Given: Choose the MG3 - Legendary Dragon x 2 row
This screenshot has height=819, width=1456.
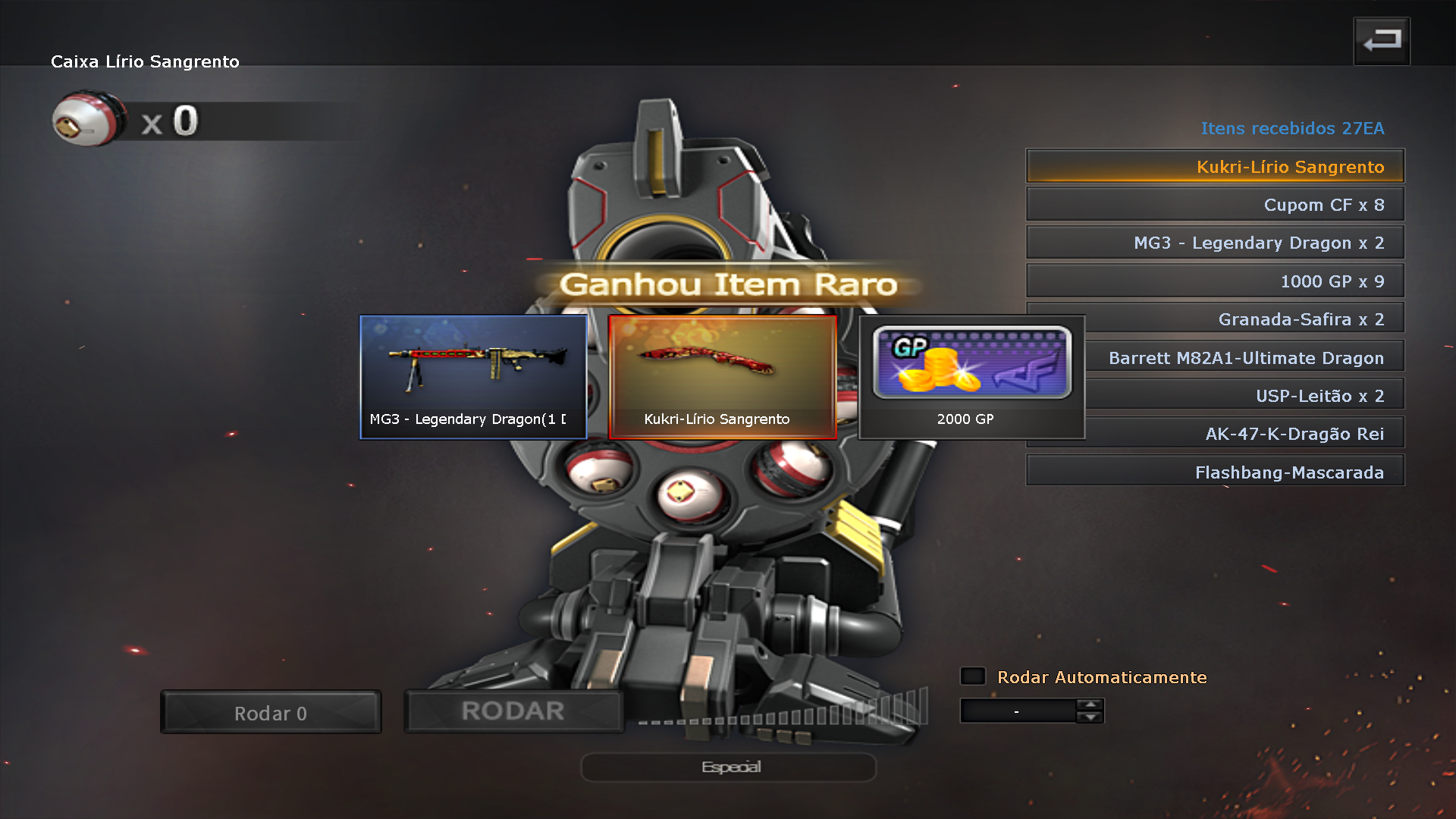Looking at the screenshot, I should tap(1215, 243).
